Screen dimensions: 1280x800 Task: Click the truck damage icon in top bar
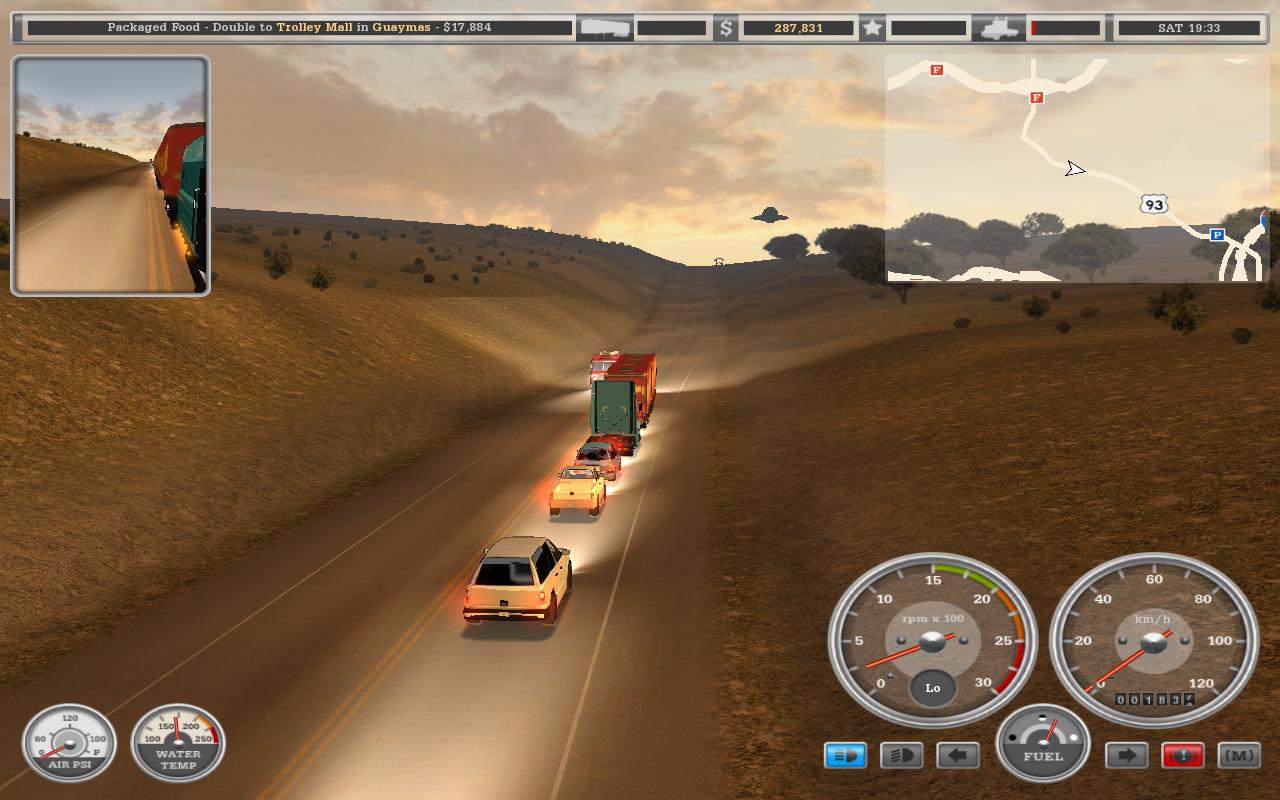click(x=999, y=28)
